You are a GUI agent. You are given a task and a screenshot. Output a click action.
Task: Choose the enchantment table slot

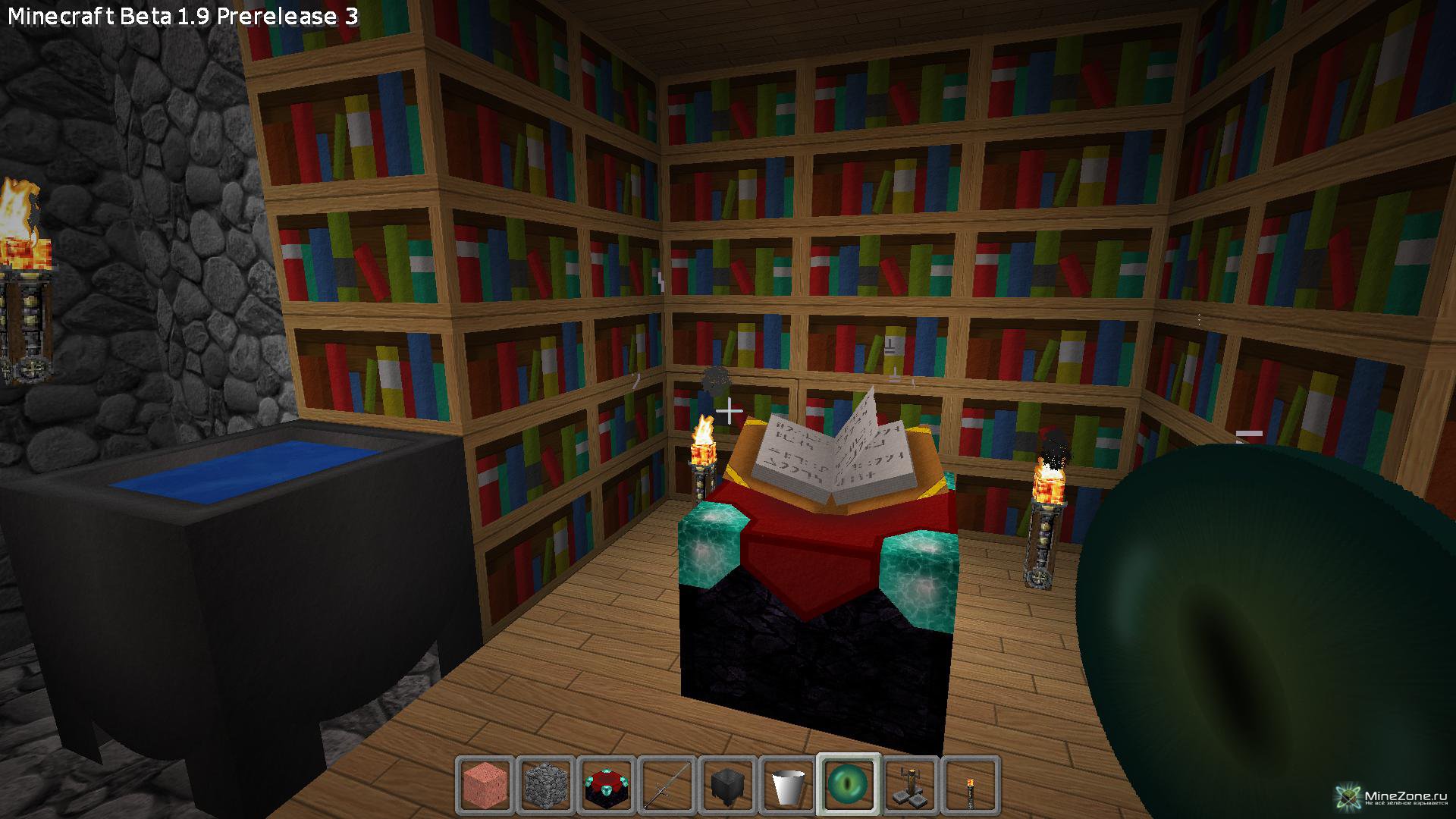point(607,785)
